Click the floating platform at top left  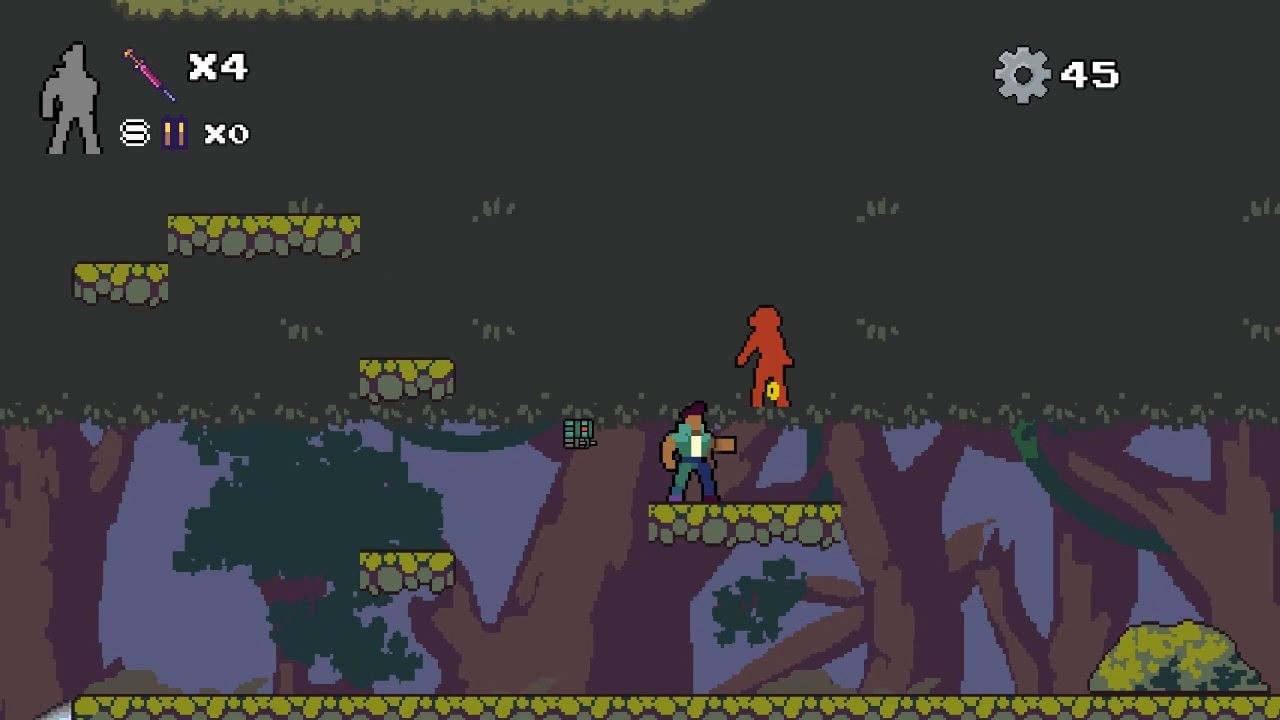click(x=265, y=232)
